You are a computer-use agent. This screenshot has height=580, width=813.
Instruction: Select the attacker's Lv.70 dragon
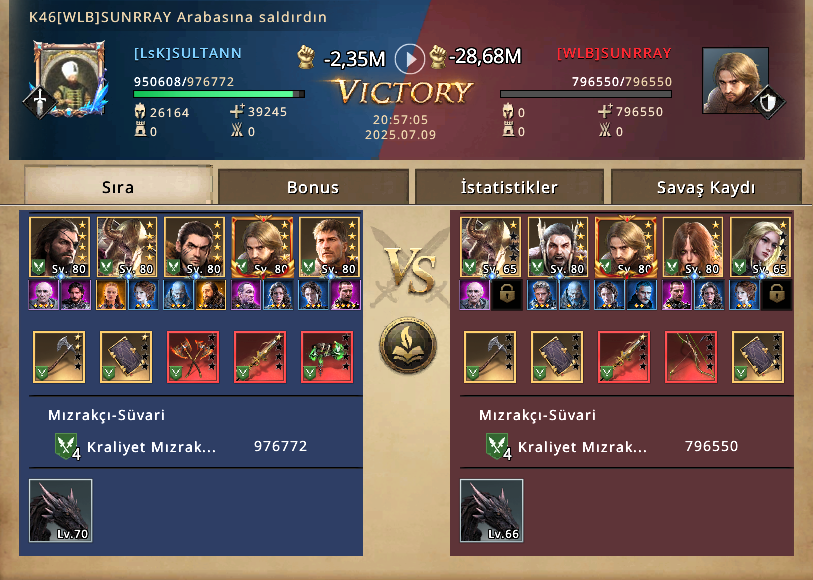point(60,510)
